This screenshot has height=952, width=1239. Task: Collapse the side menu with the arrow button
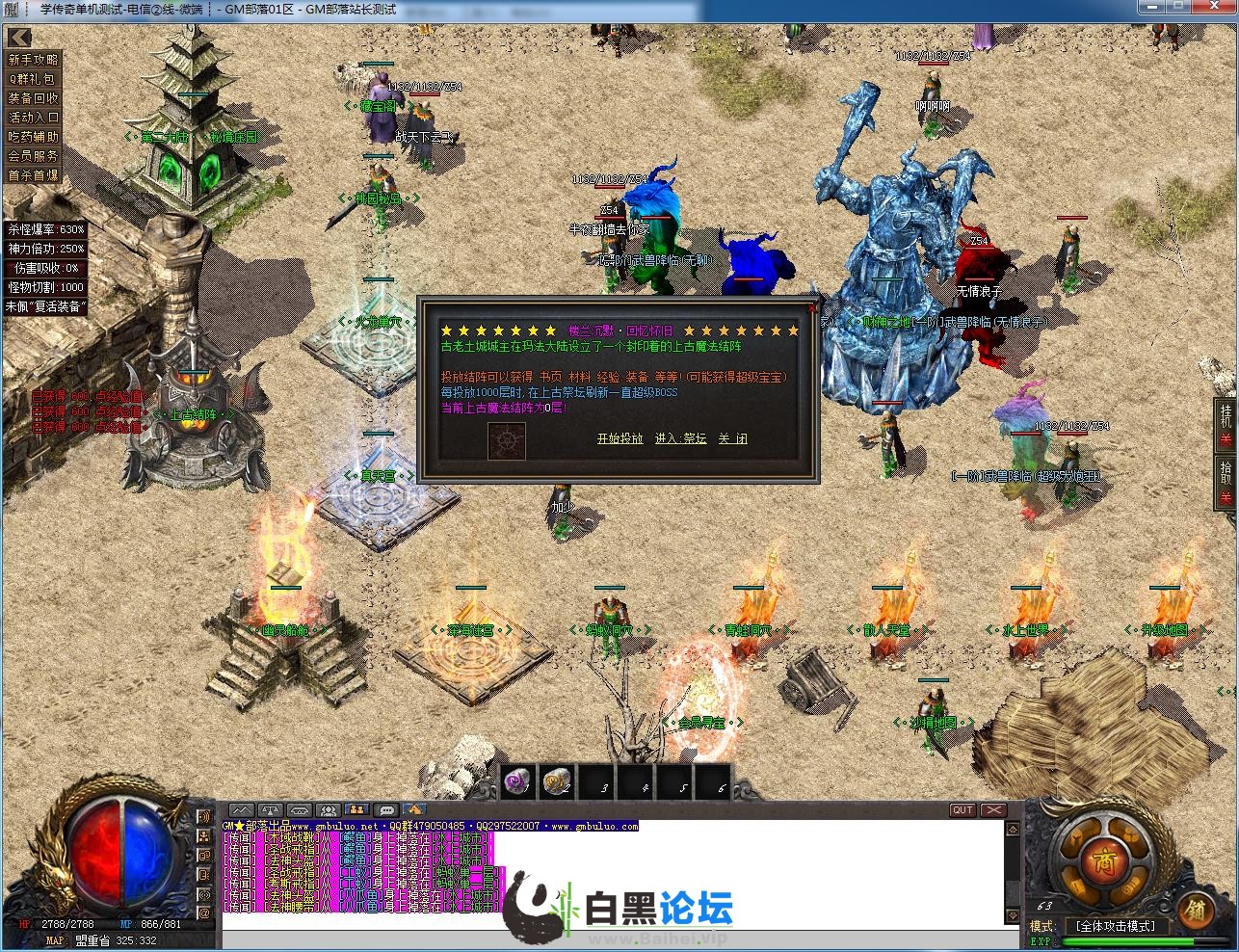click(x=19, y=38)
